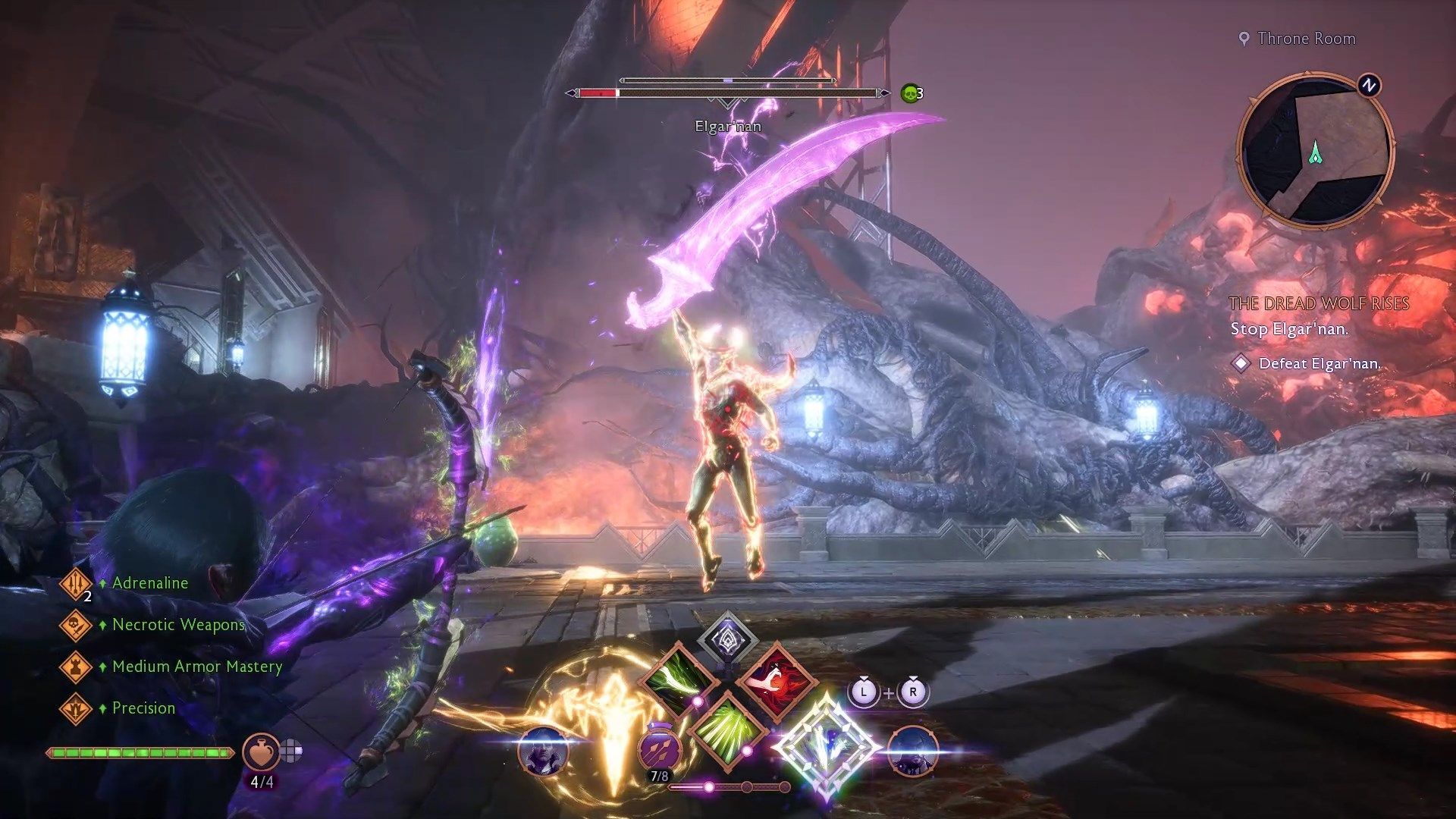The width and height of the screenshot is (1456, 819).
Task: Select the left companion portrait
Action: pyautogui.click(x=543, y=751)
